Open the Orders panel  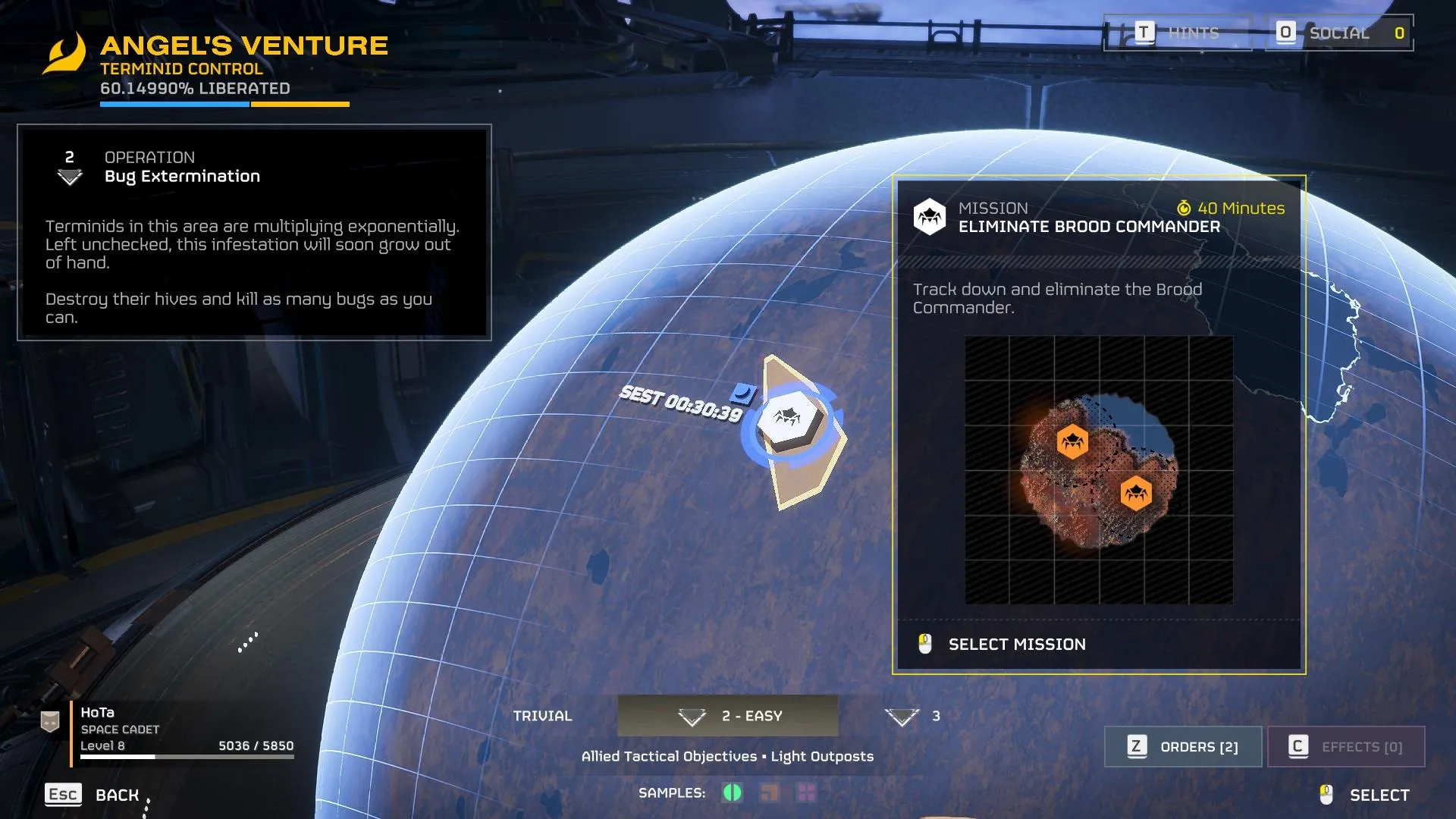[1183, 747]
